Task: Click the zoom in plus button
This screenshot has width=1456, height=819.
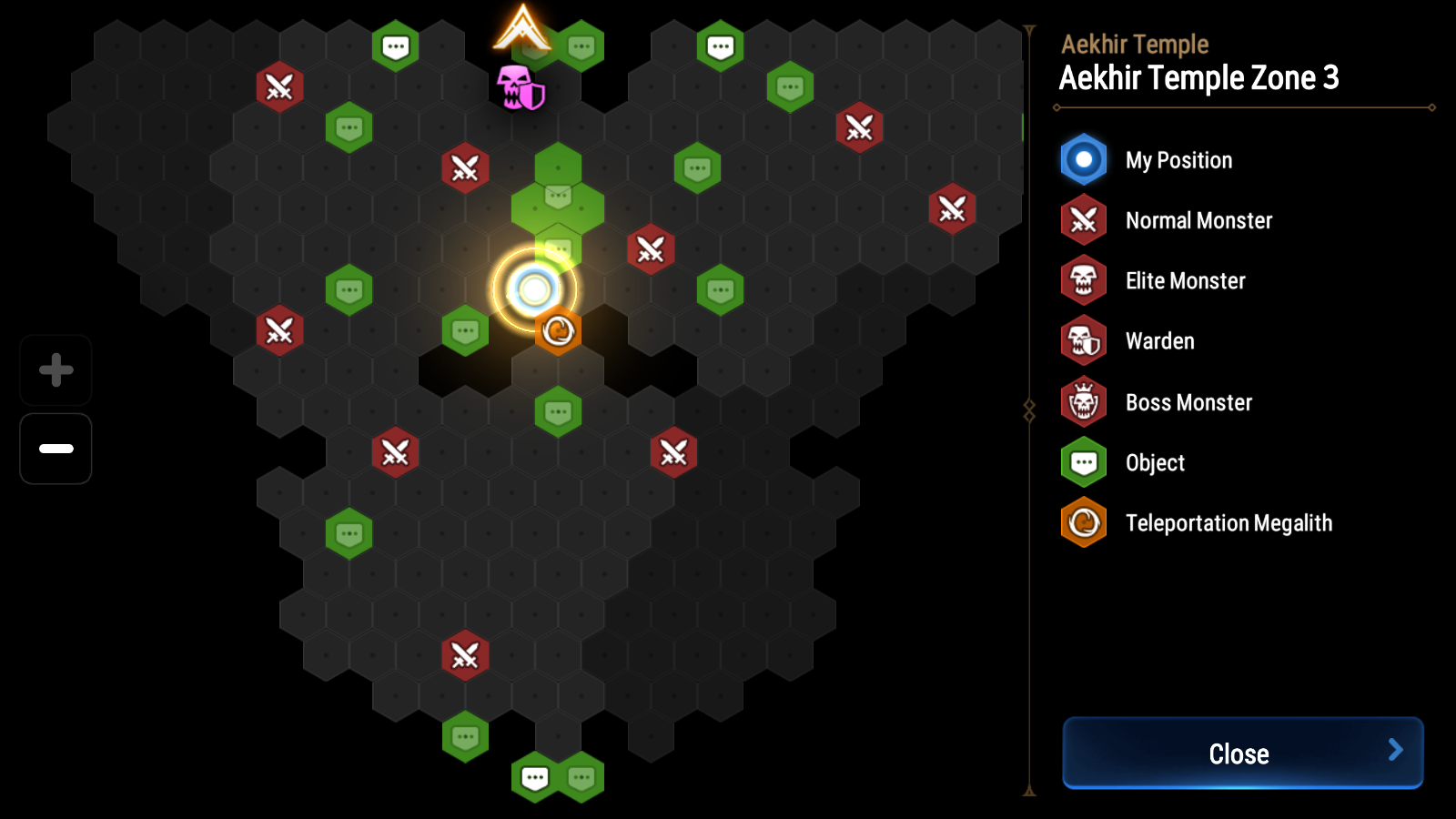Action: point(55,369)
